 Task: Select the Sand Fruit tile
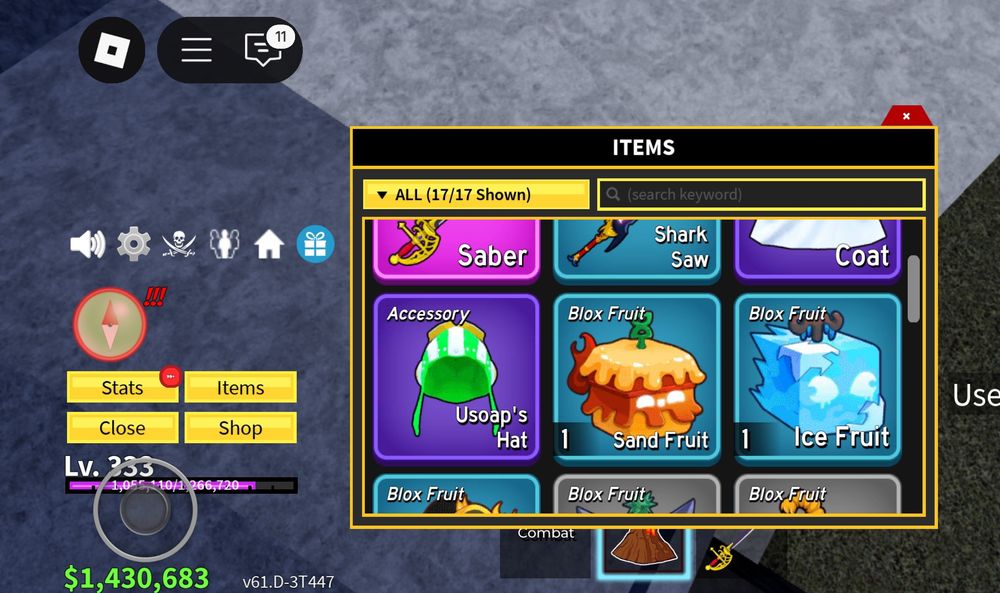pos(636,376)
